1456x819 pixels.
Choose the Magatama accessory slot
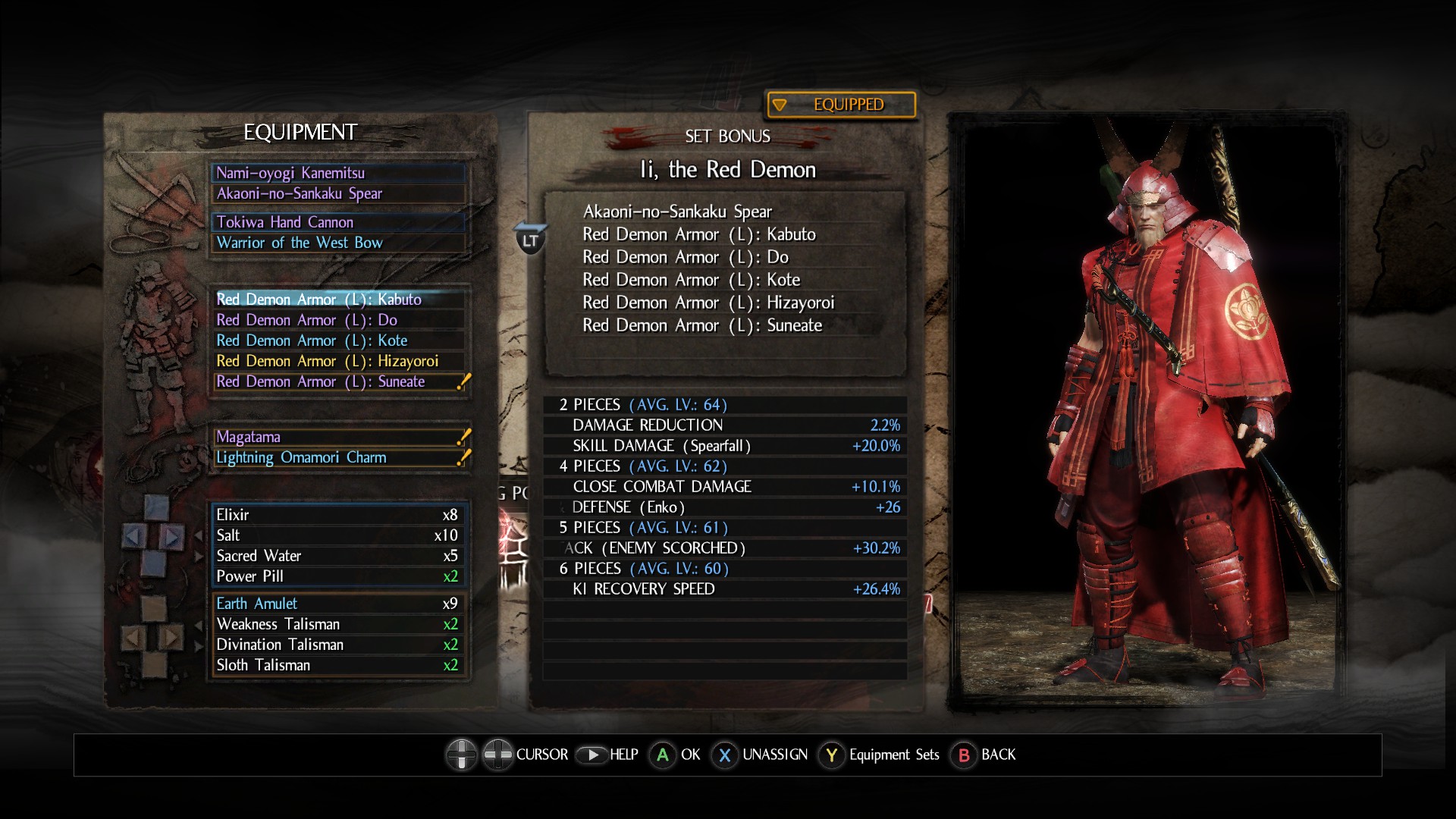pos(338,437)
